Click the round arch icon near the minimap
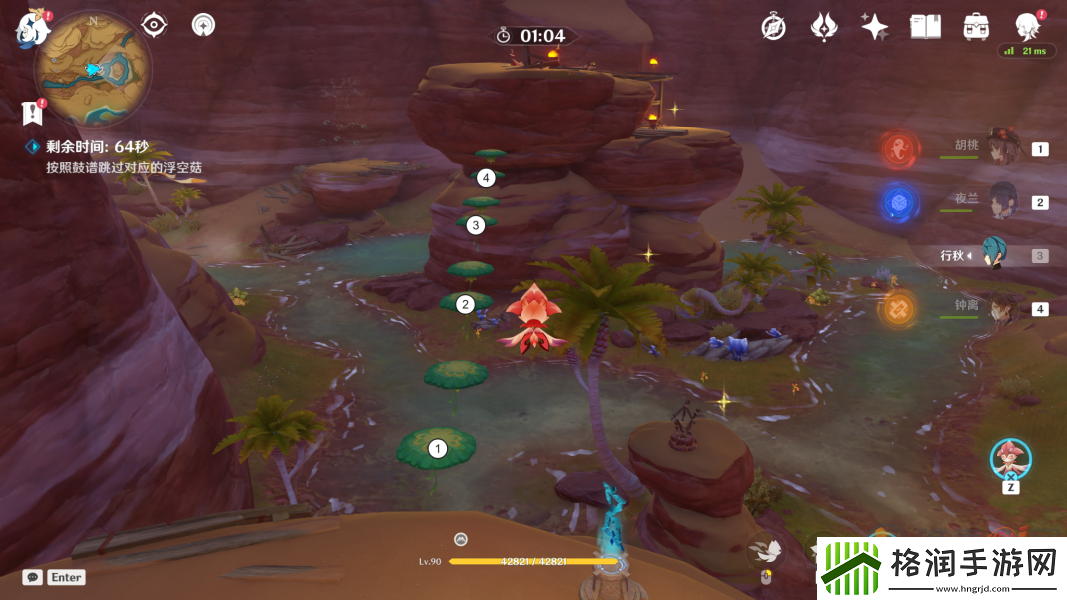 click(x=203, y=25)
